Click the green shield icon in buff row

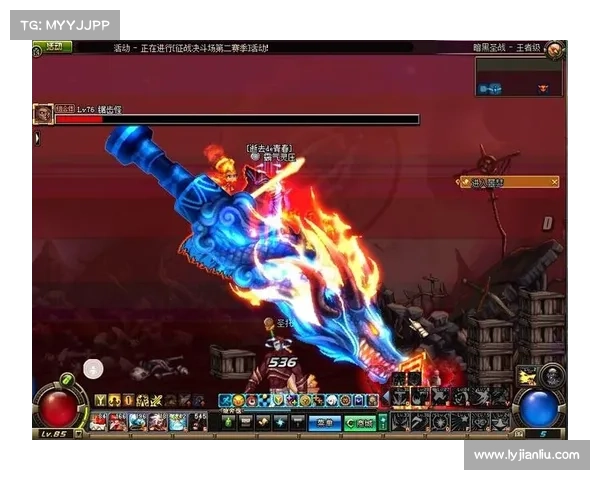click(278, 400)
